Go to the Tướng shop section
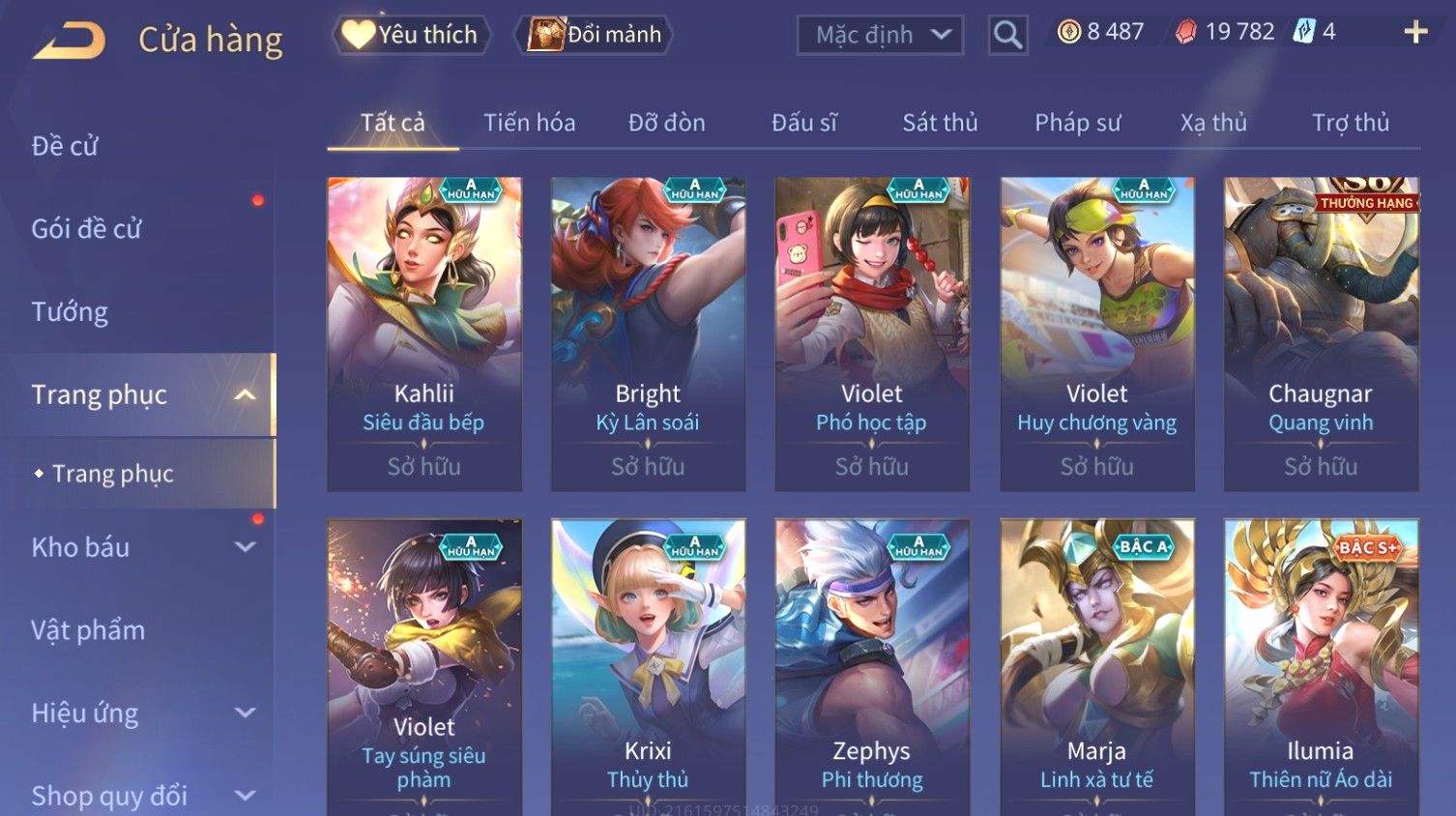The height and width of the screenshot is (816, 1456). click(x=70, y=312)
